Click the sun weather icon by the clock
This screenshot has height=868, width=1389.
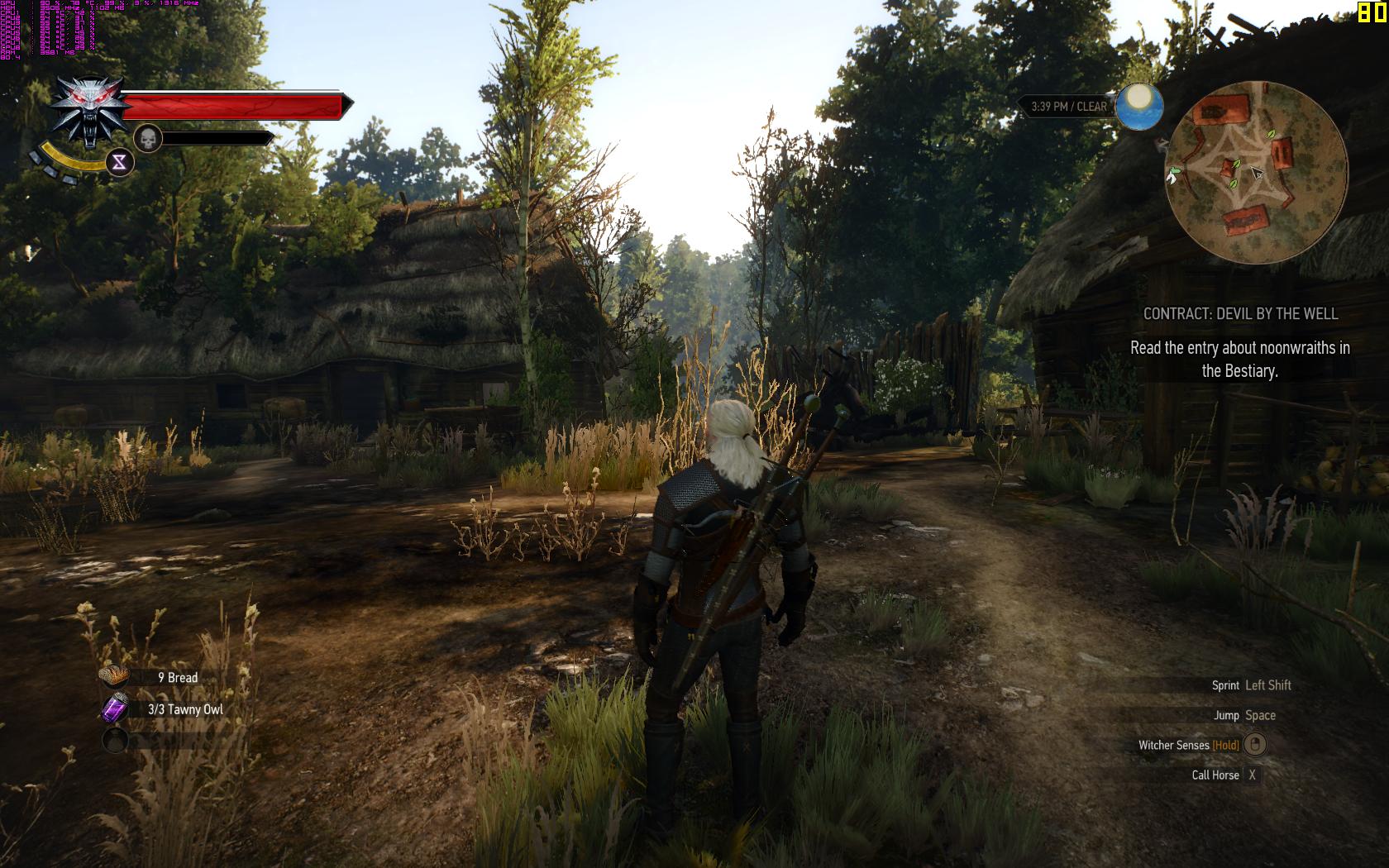coord(1139,107)
